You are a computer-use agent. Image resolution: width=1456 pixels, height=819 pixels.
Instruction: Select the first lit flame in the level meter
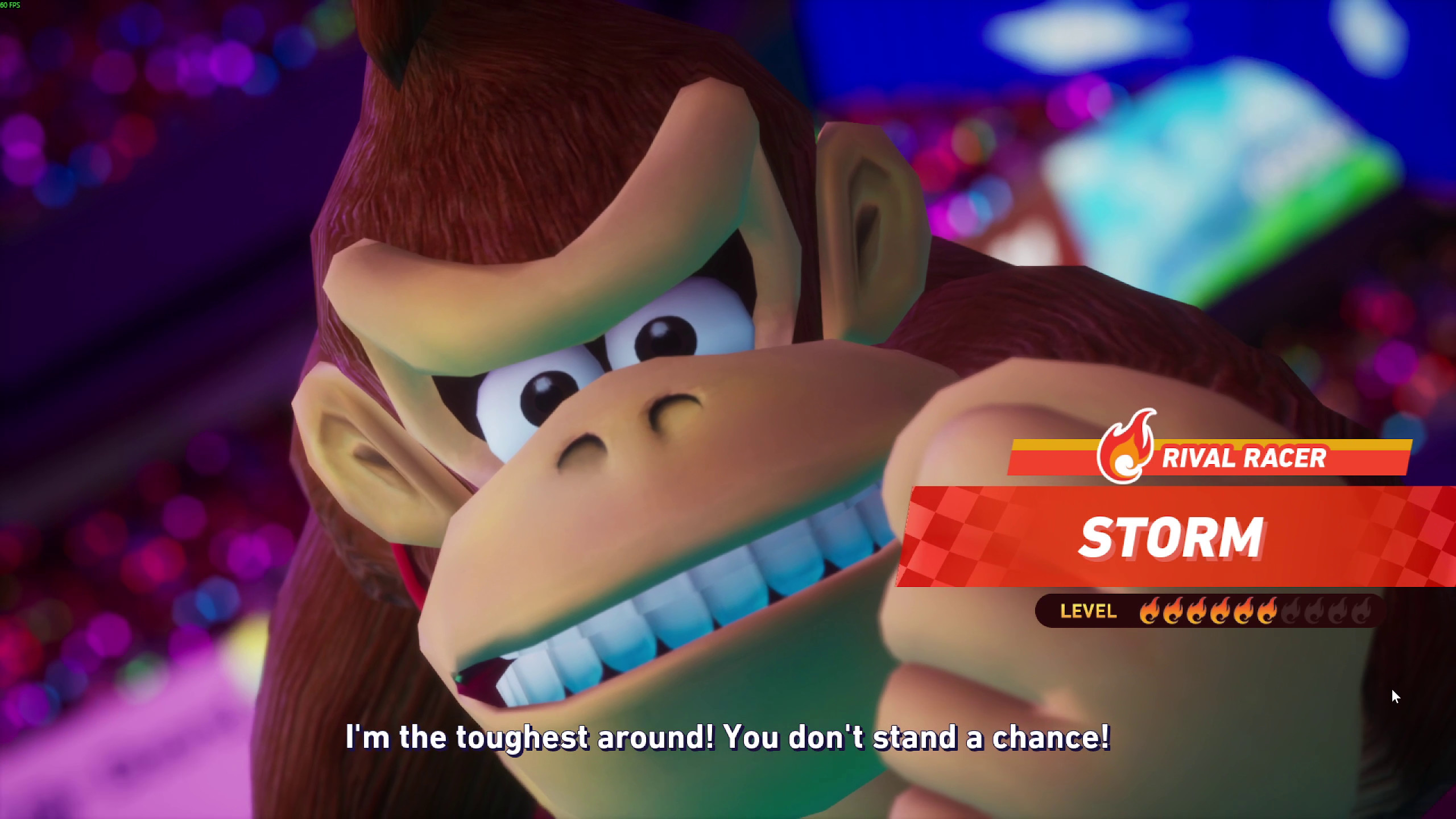[1151, 610]
